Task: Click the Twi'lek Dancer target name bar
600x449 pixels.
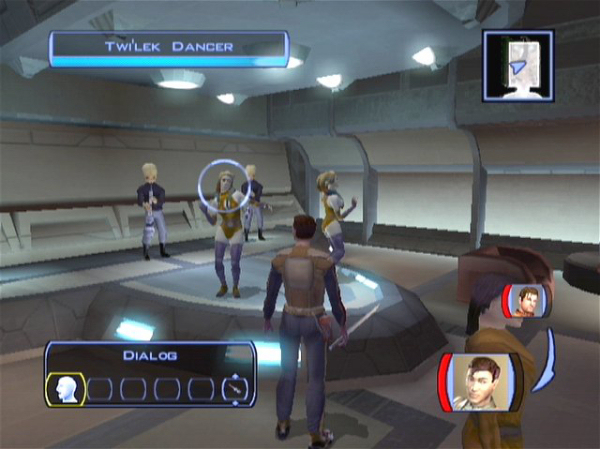Action: pos(168,47)
